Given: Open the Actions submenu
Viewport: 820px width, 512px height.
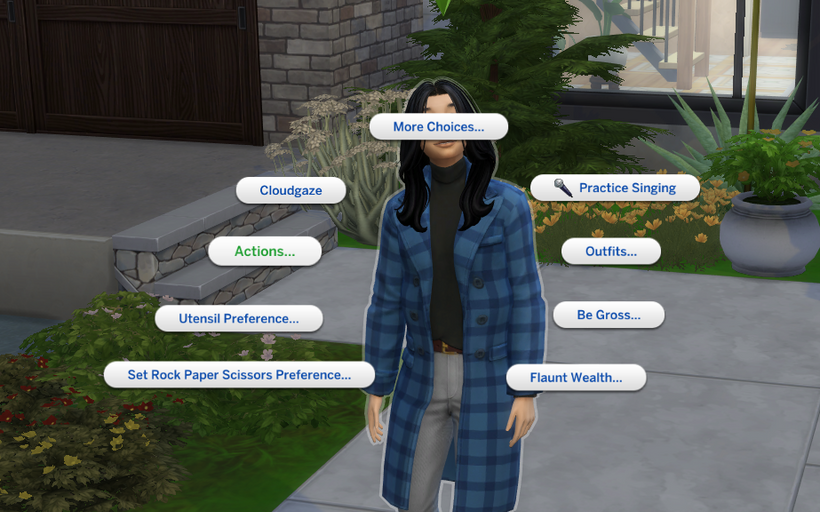Looking at the screenshot, I should click(265, 251).
